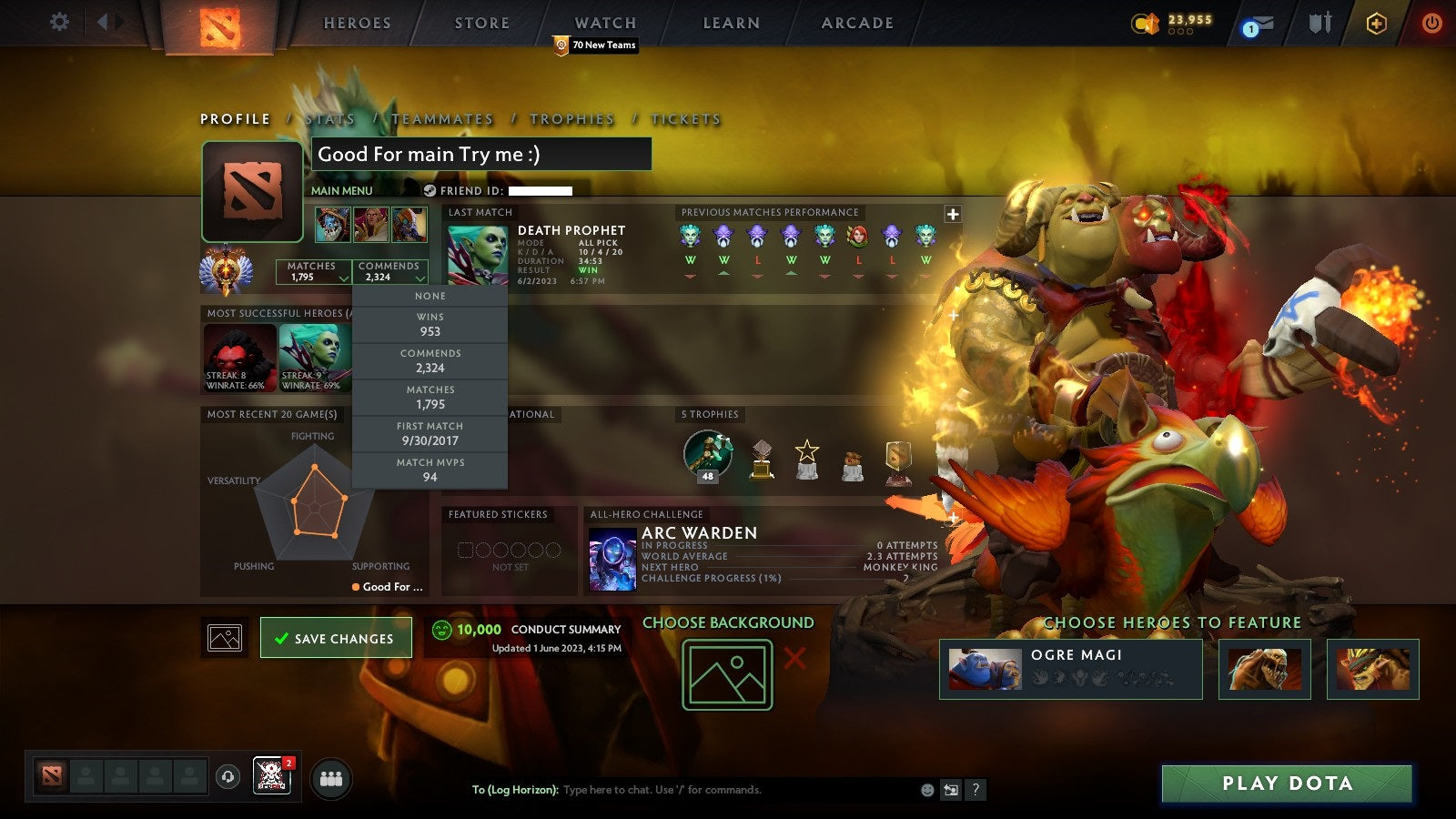Expand the Matches stat dropdown
This screenshot has height=819, width=1456.
point(344,277)
